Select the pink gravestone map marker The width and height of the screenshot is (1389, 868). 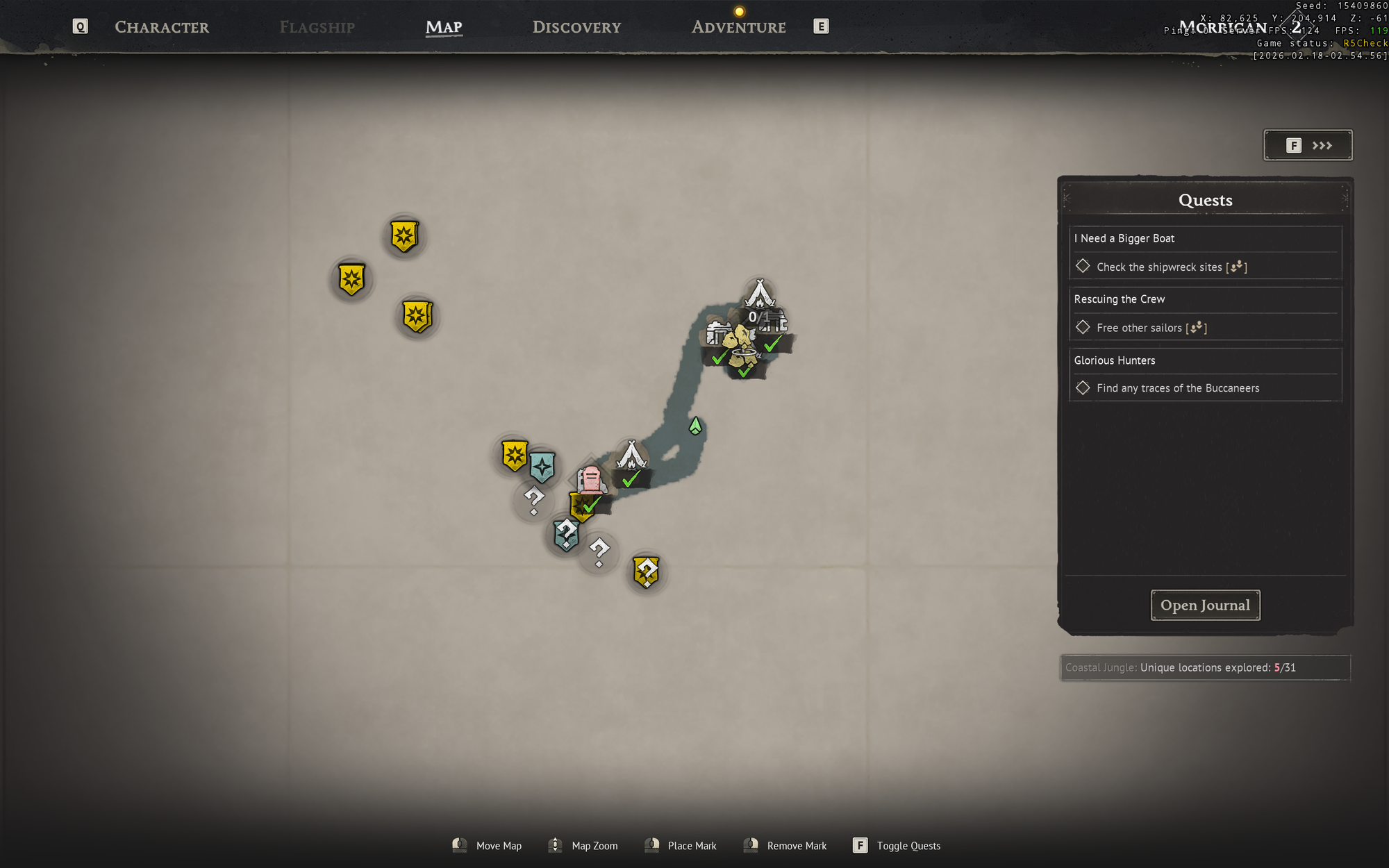(x=591, y=478)
